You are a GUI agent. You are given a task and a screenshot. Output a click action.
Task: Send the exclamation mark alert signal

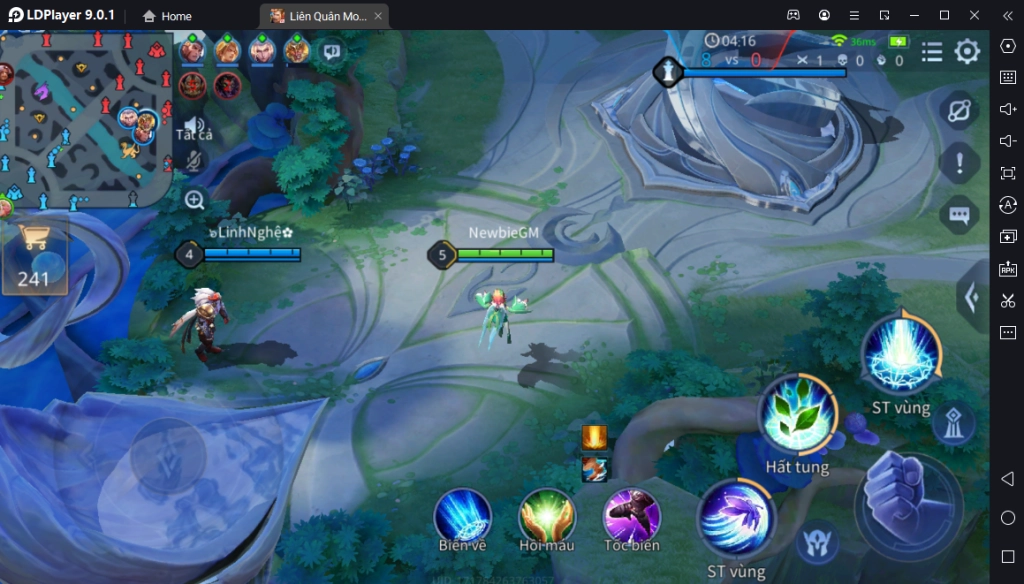958,163
